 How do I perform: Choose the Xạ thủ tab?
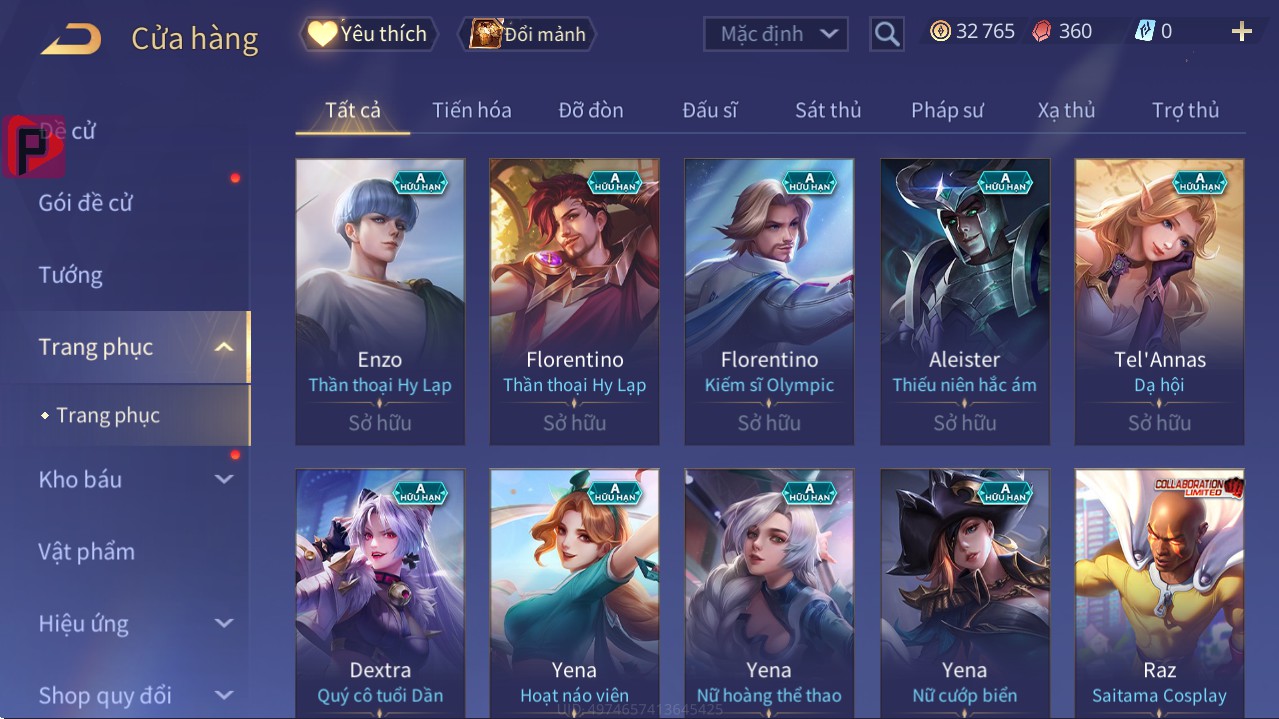1066,110
